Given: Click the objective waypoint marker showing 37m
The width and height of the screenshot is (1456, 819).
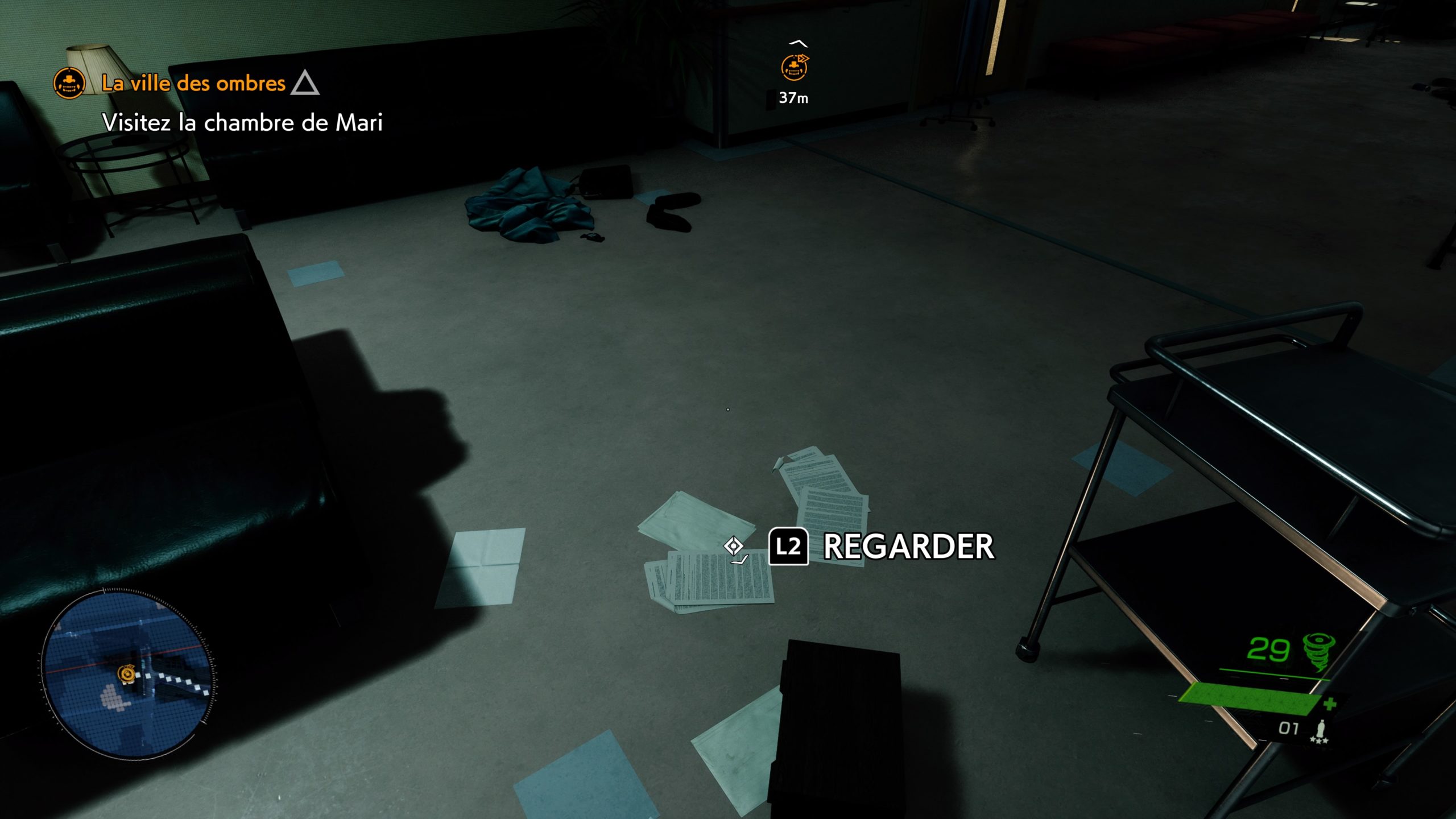Looking at the screenshot, I should pos(794,68).
